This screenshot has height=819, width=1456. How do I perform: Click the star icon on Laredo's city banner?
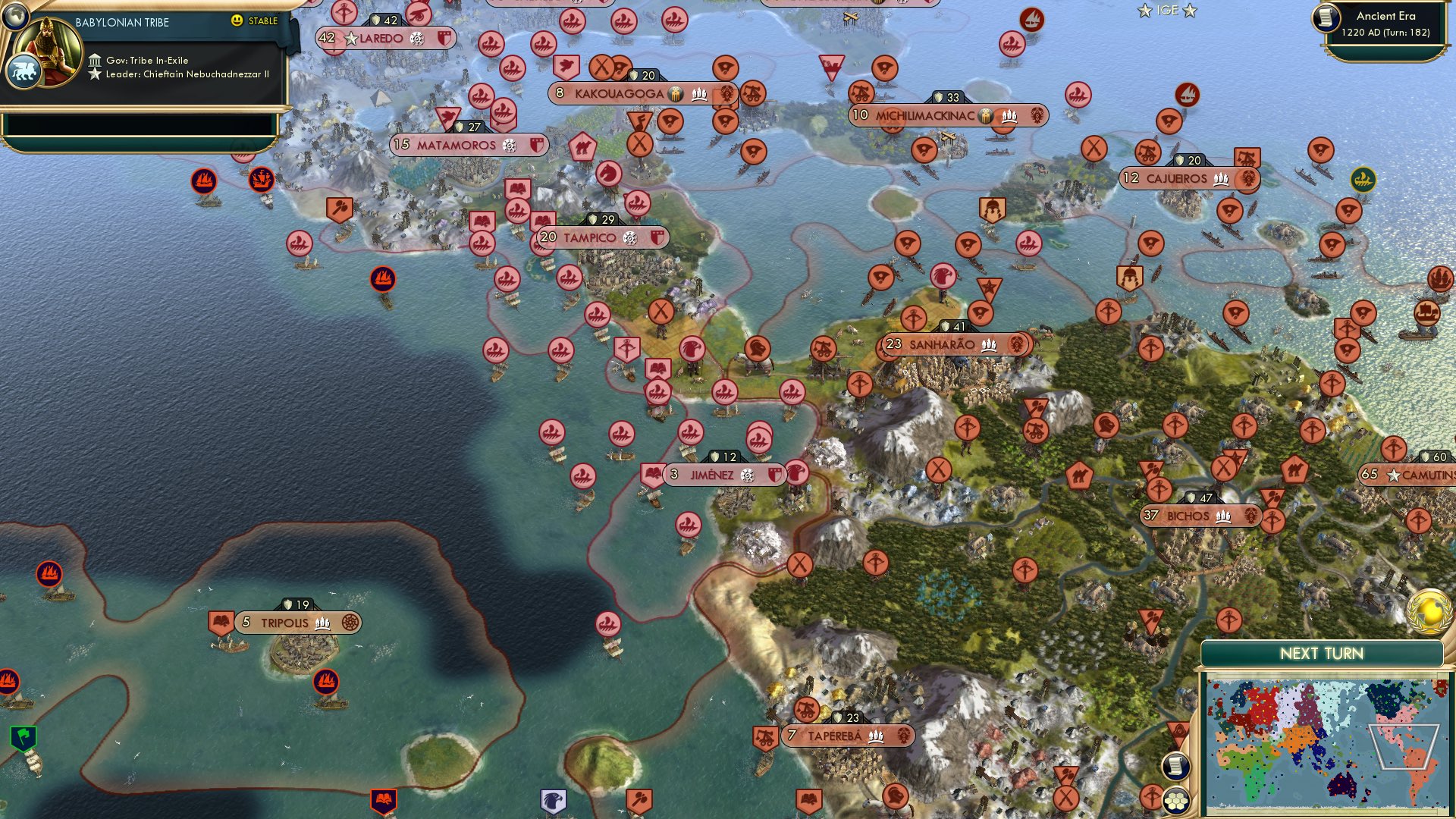pos(353,39)
